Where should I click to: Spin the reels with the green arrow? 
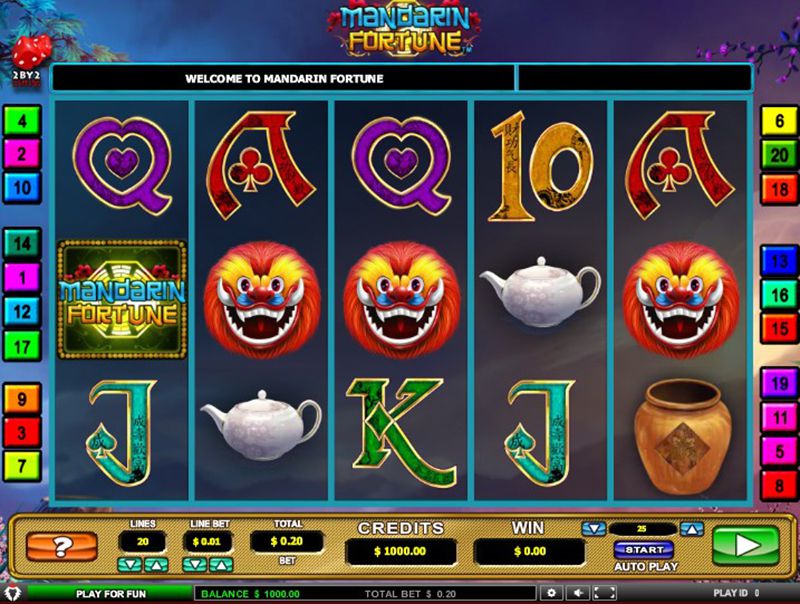745,546
